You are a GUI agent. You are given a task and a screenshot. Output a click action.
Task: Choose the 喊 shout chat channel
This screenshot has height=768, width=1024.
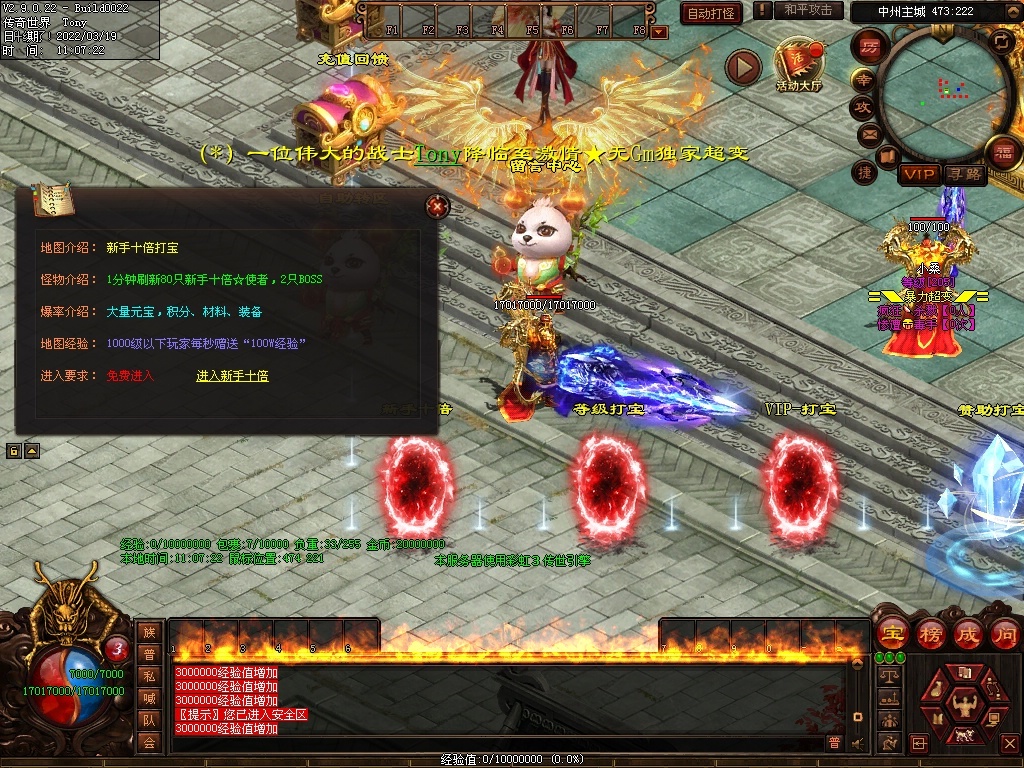[149, 698]
